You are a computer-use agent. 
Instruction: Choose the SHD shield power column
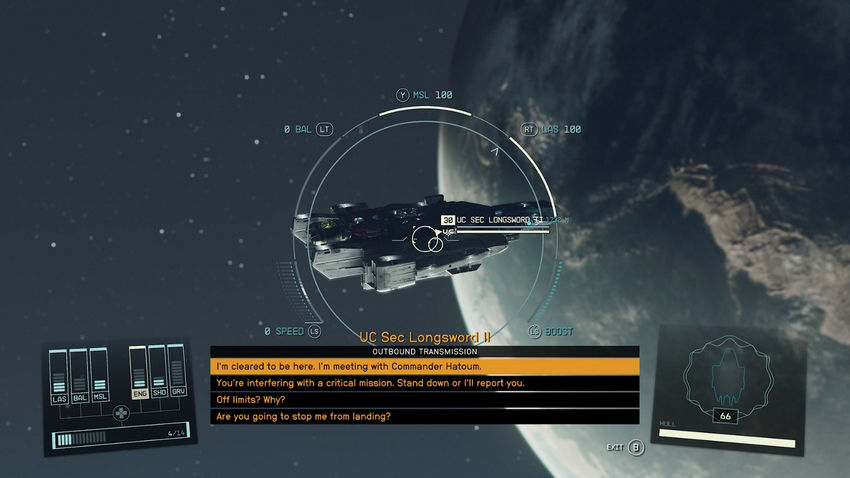click(x=158, y=374)
